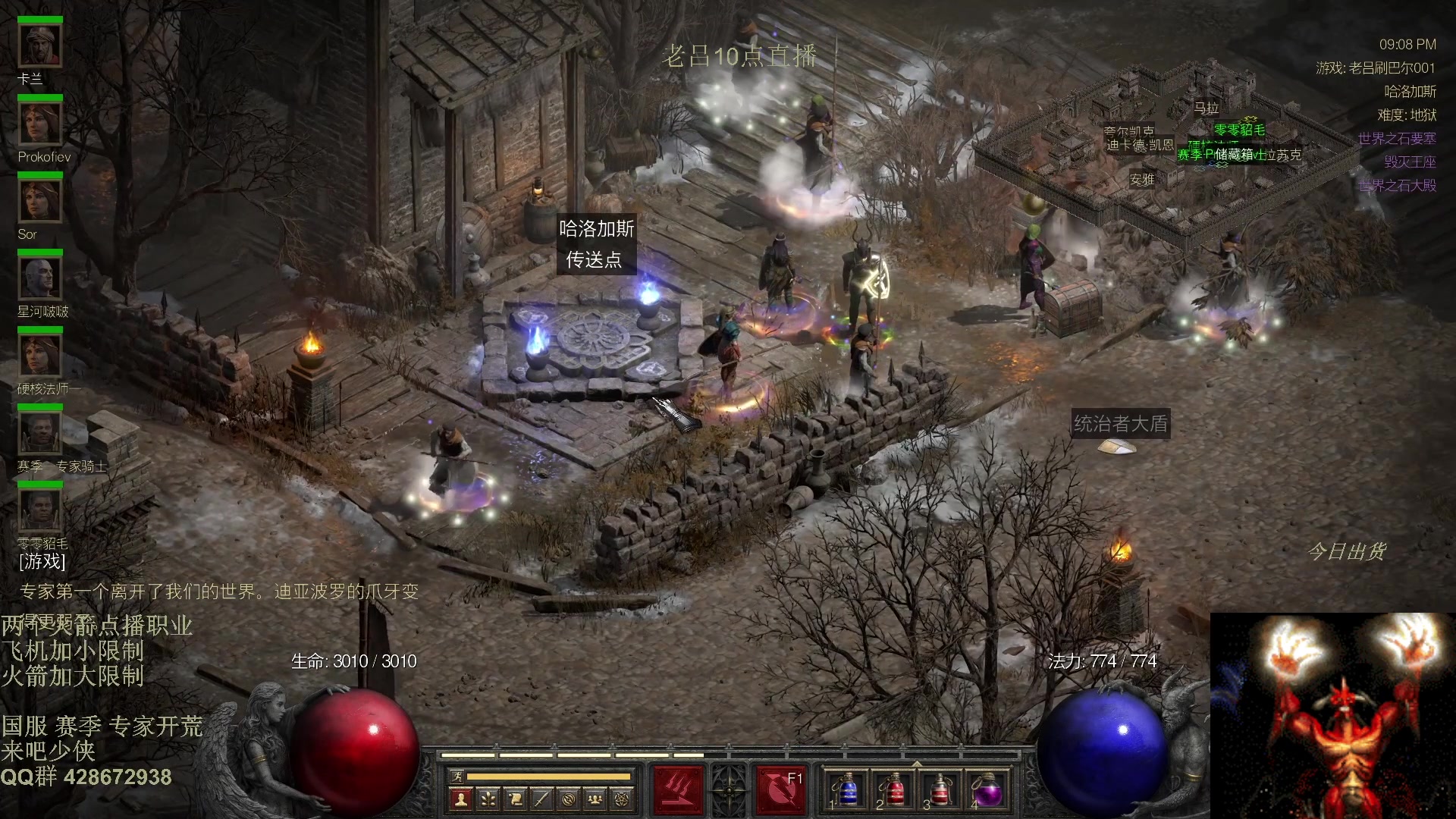
Task: Use the purple rejuvenation potion in slot 4
Action: point(987,790)
